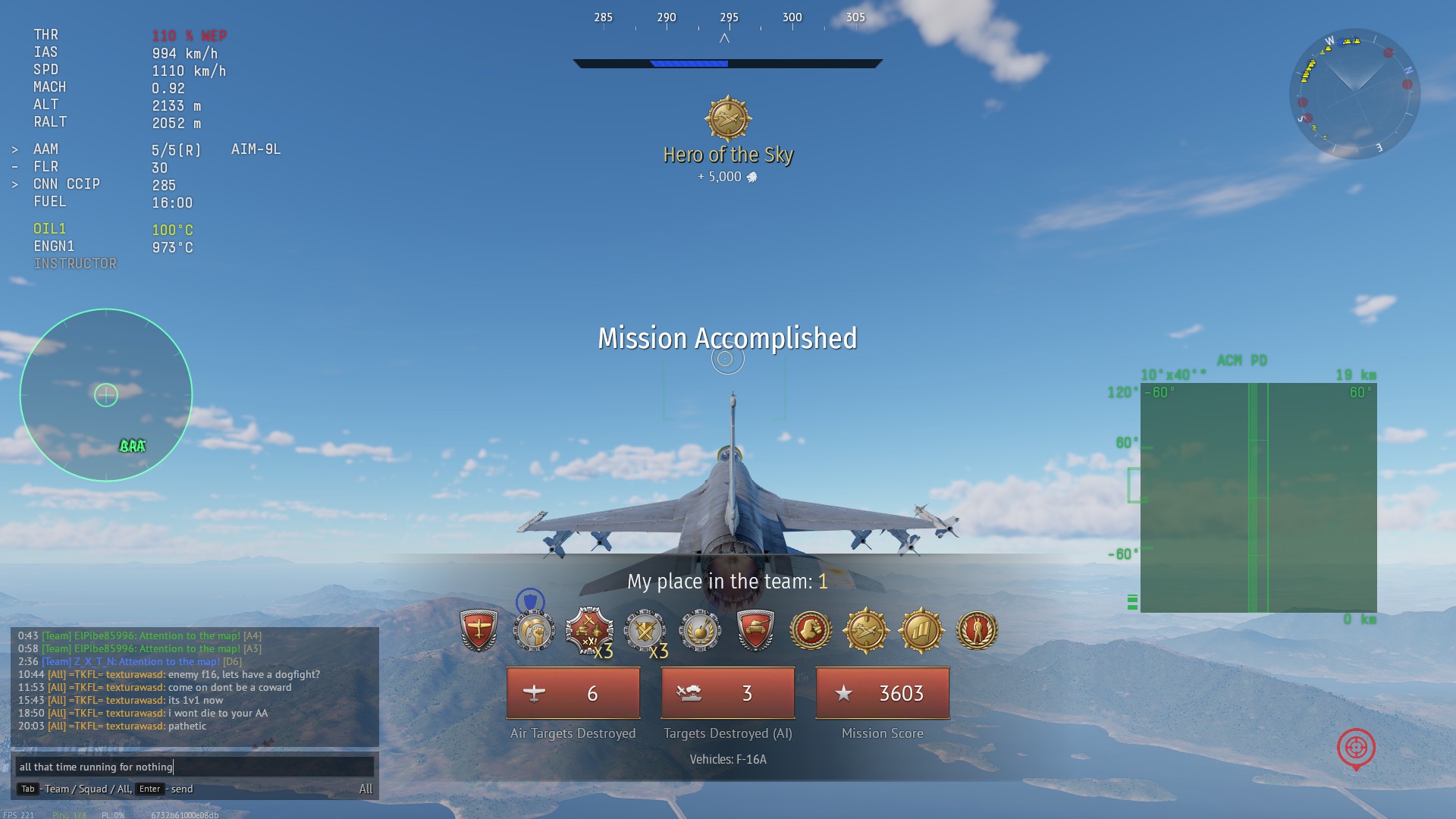
Task: Select the silver bomb laurel award medal
Action: pos(700,630)
